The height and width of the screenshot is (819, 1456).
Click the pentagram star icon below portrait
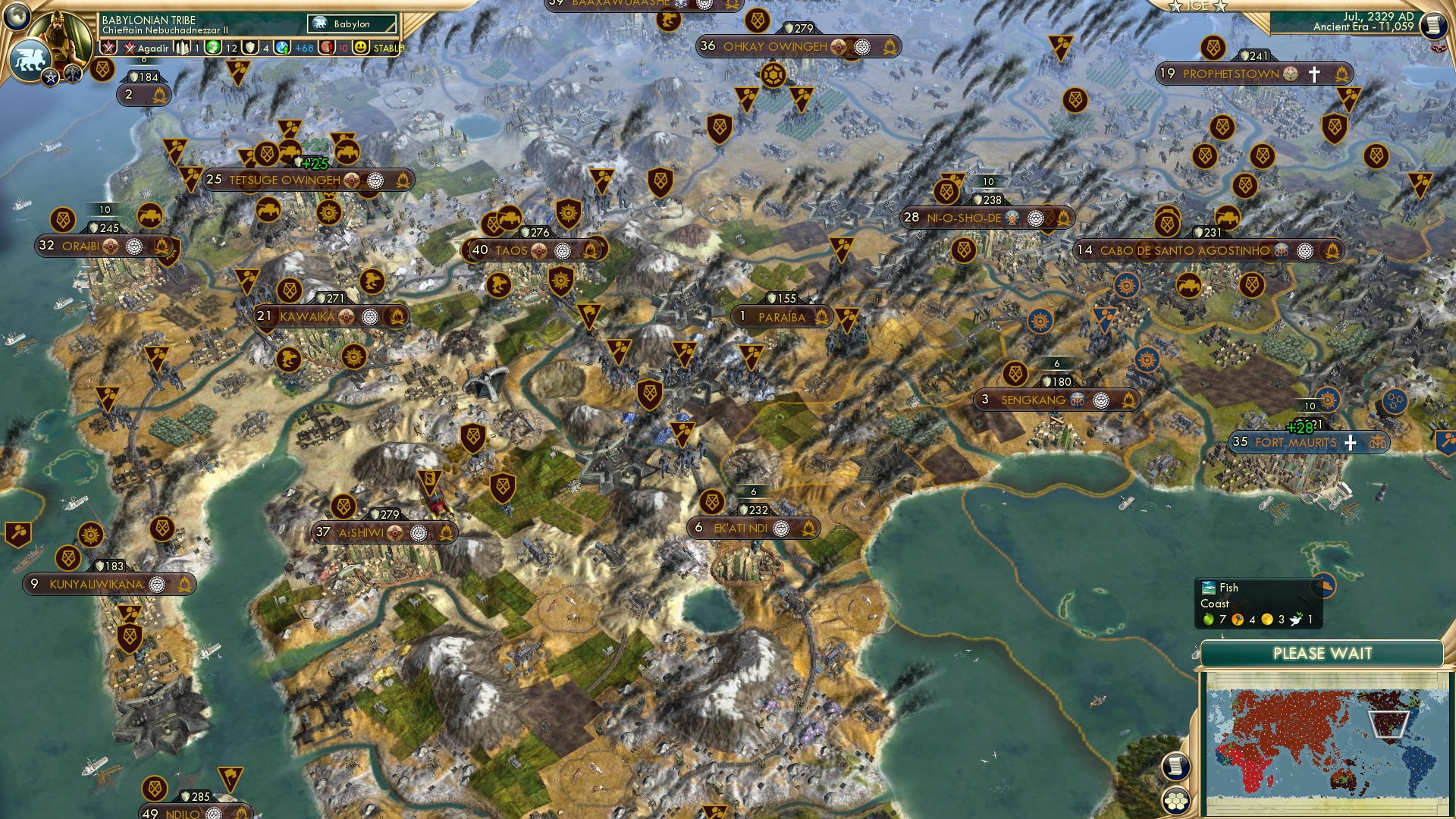coord(51,77)
